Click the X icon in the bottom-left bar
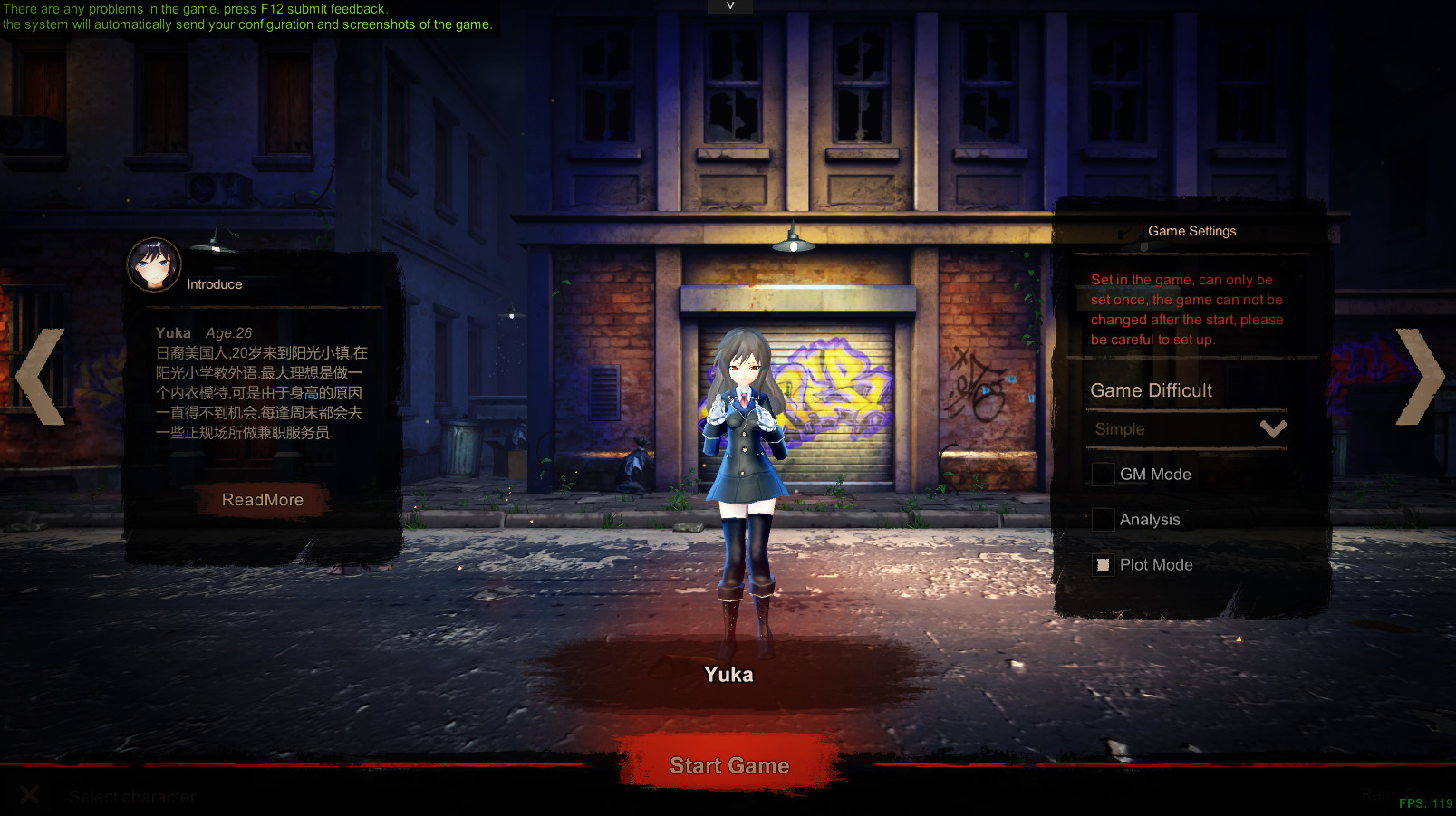Image resolution: width=1456 pixels, height=816 pixels. point(30,794)
